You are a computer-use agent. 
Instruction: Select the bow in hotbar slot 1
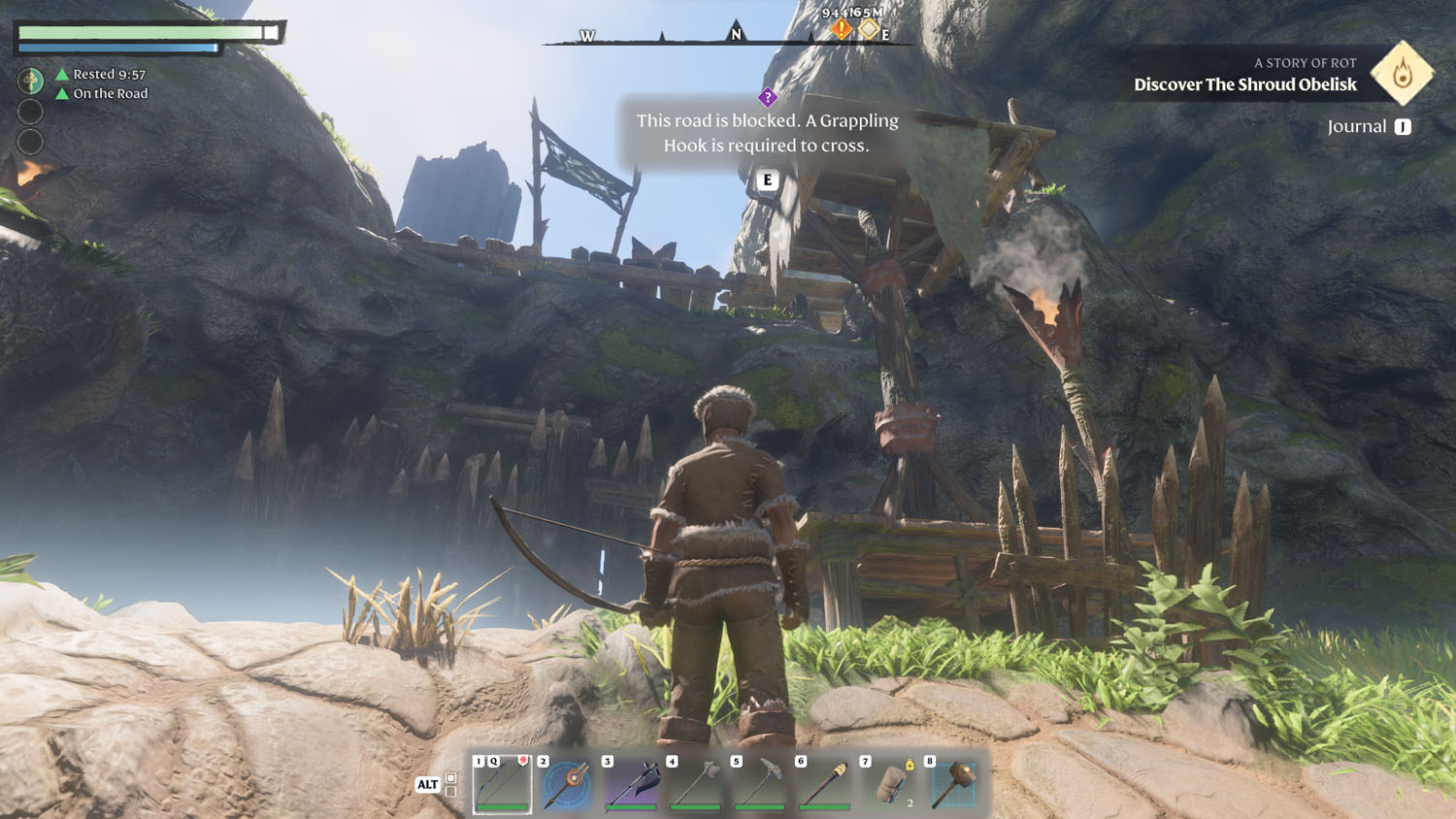click(502, 783)
